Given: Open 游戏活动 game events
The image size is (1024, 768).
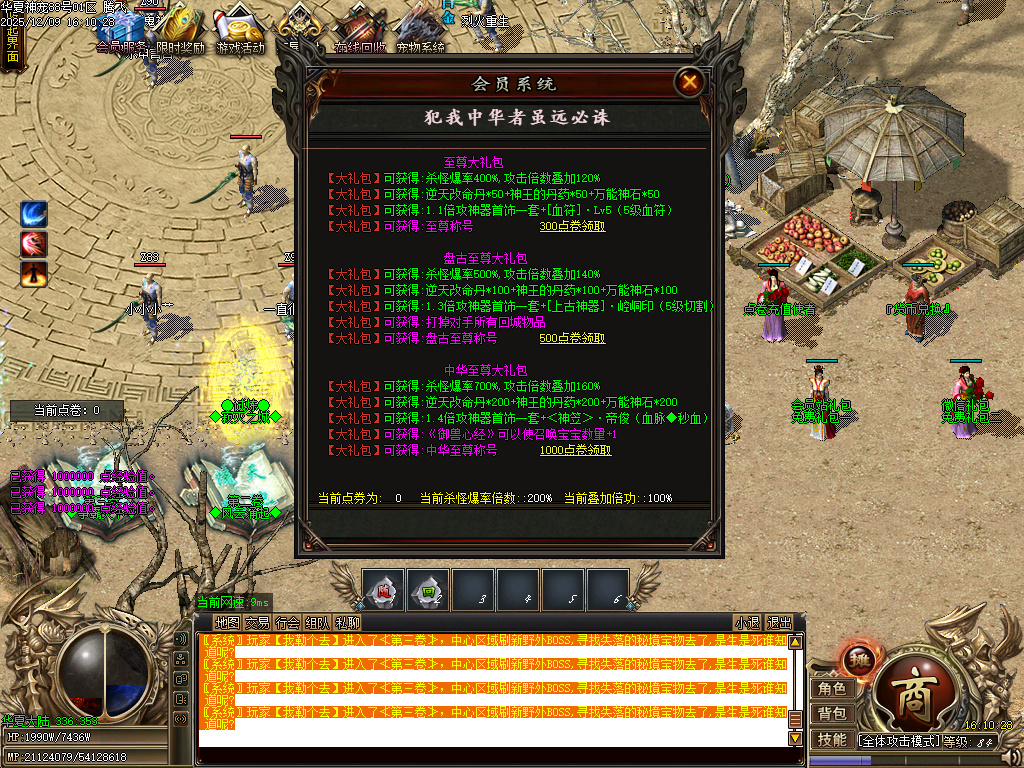Looking at the screenshot, I should 240,30.
